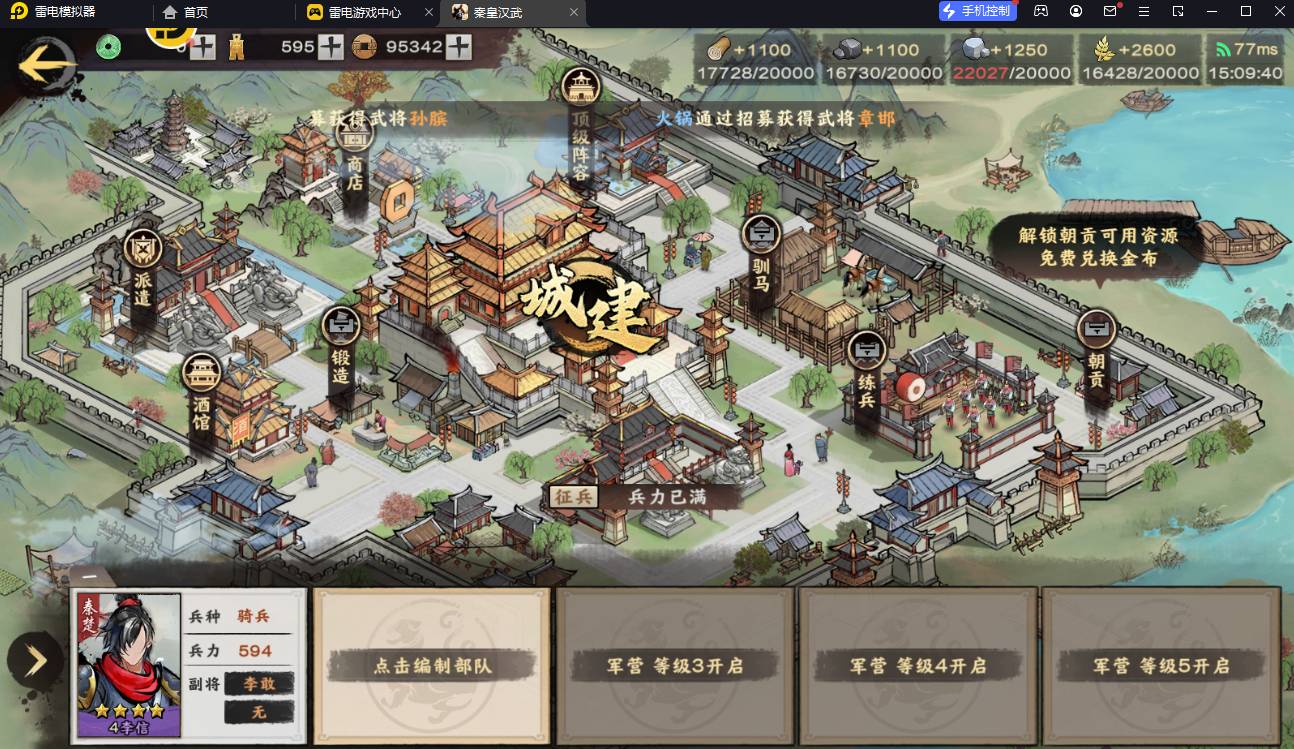Select the locked 军营 等级5开启 slot
This screenshot has height=749, width=1294.
1161,665
